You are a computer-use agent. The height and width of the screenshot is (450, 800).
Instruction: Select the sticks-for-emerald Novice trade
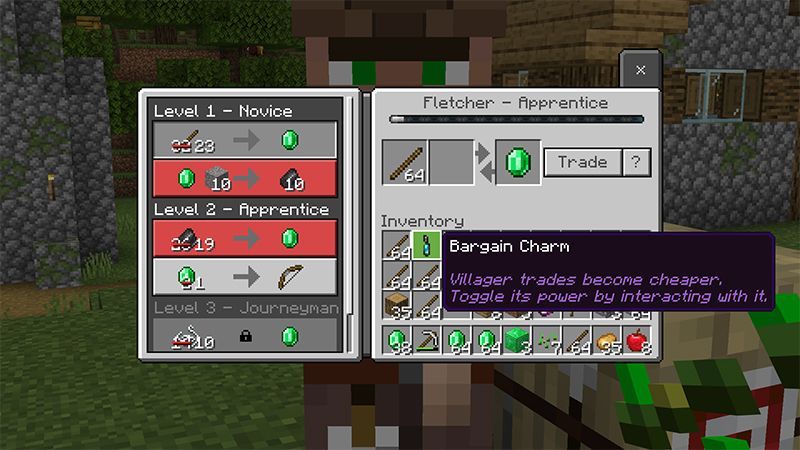click(x=244, y=140)
